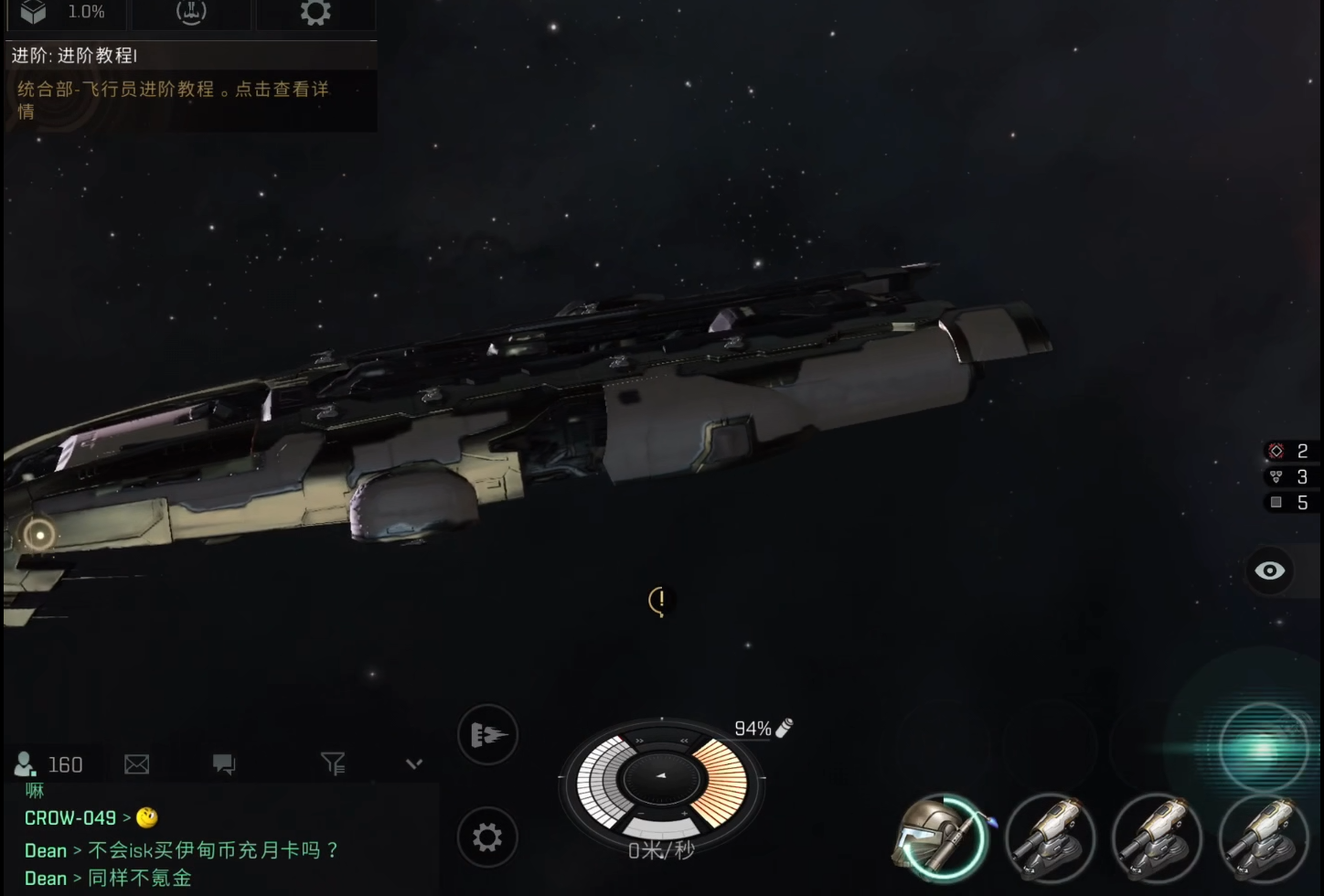Select the square overview entry showing 5
This screenshot has height=896, width=1324.
(1289, 502)
